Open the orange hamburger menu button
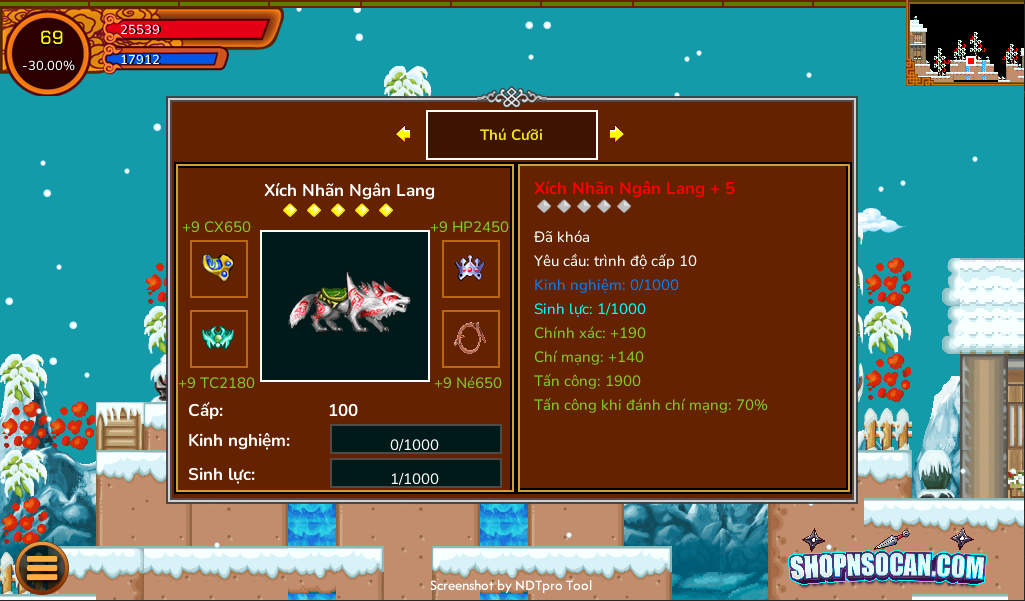 tap(42, 567)
